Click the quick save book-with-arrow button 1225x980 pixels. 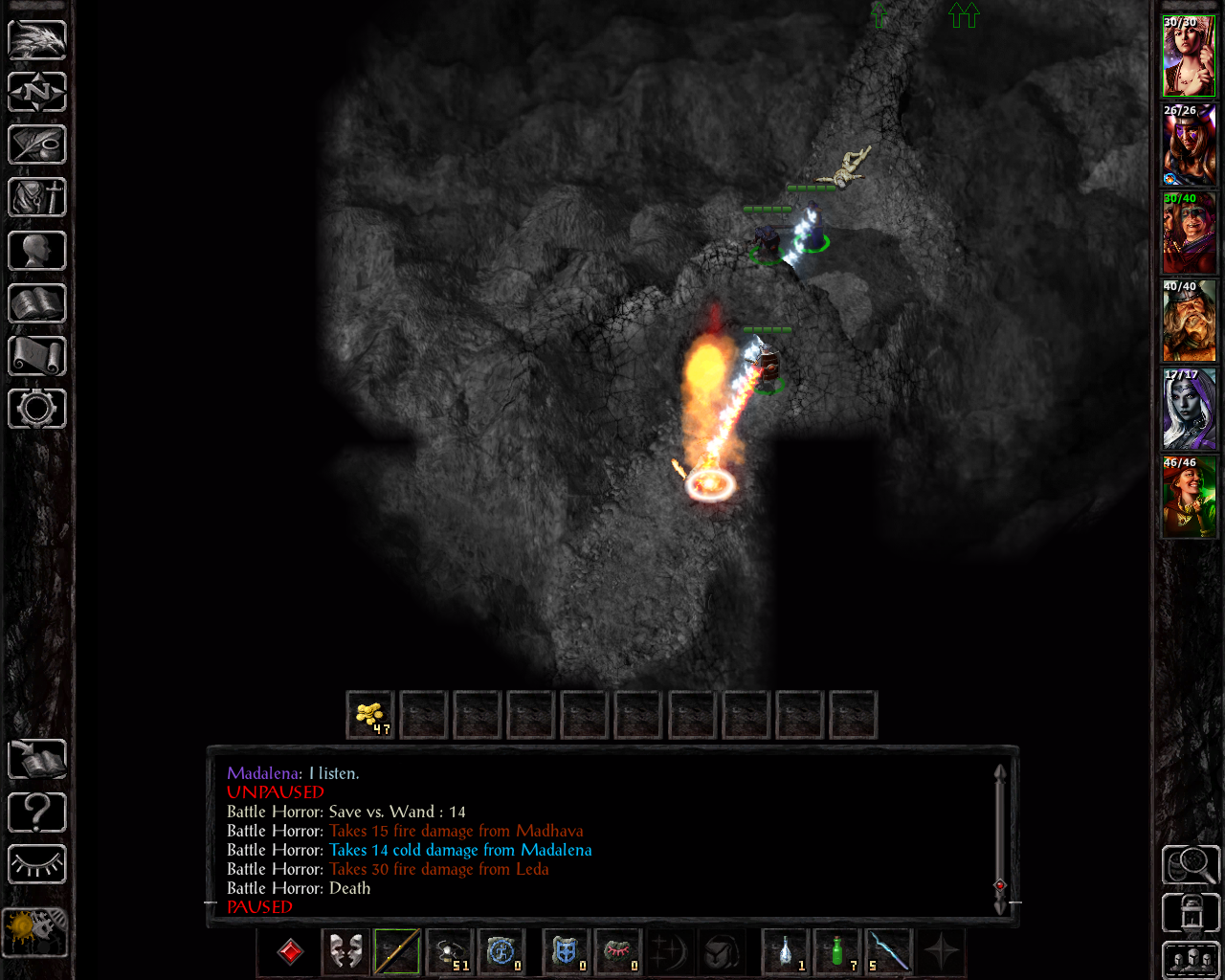37,760
